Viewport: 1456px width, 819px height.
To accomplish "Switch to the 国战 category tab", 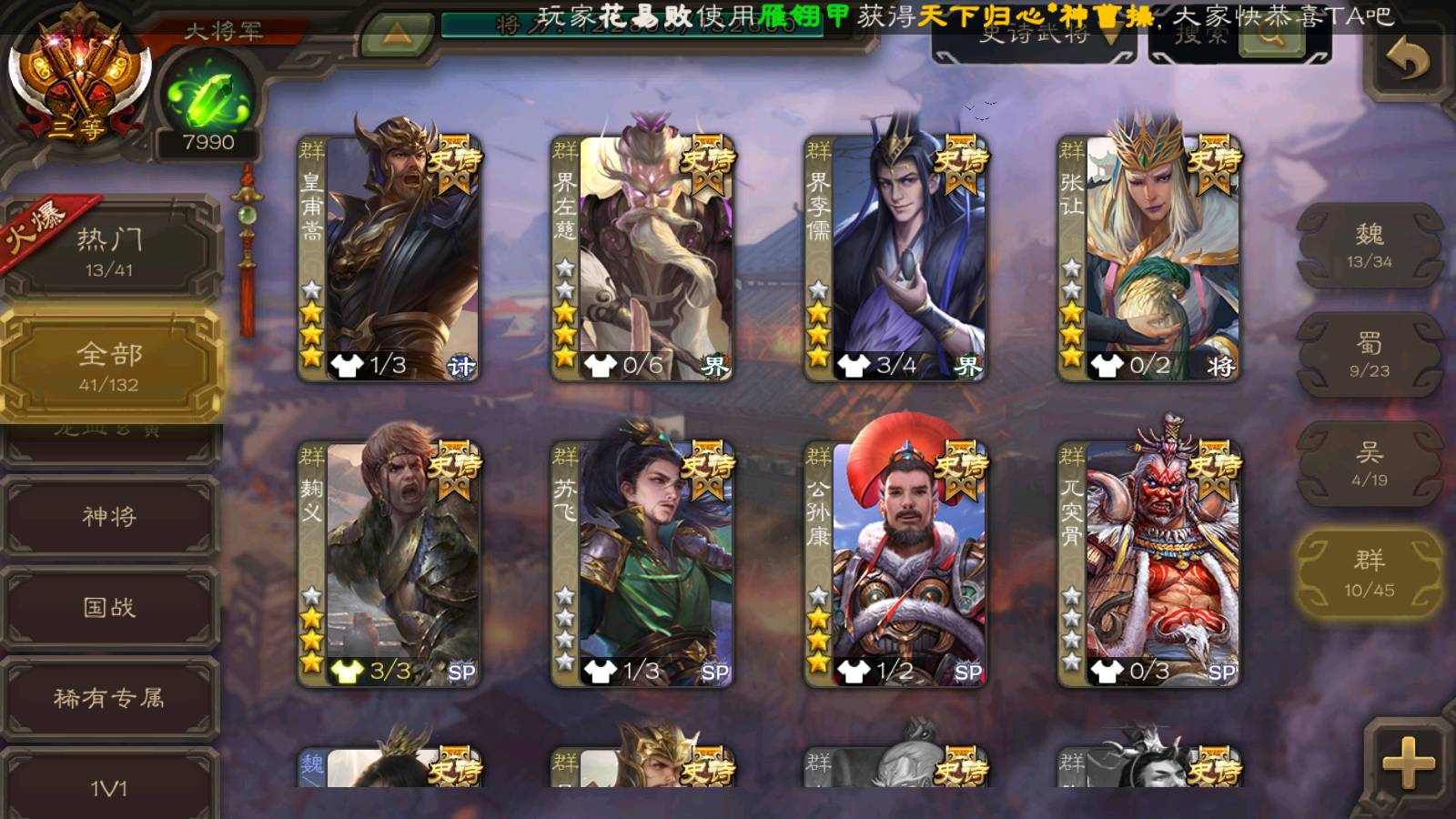I will 109,607.
